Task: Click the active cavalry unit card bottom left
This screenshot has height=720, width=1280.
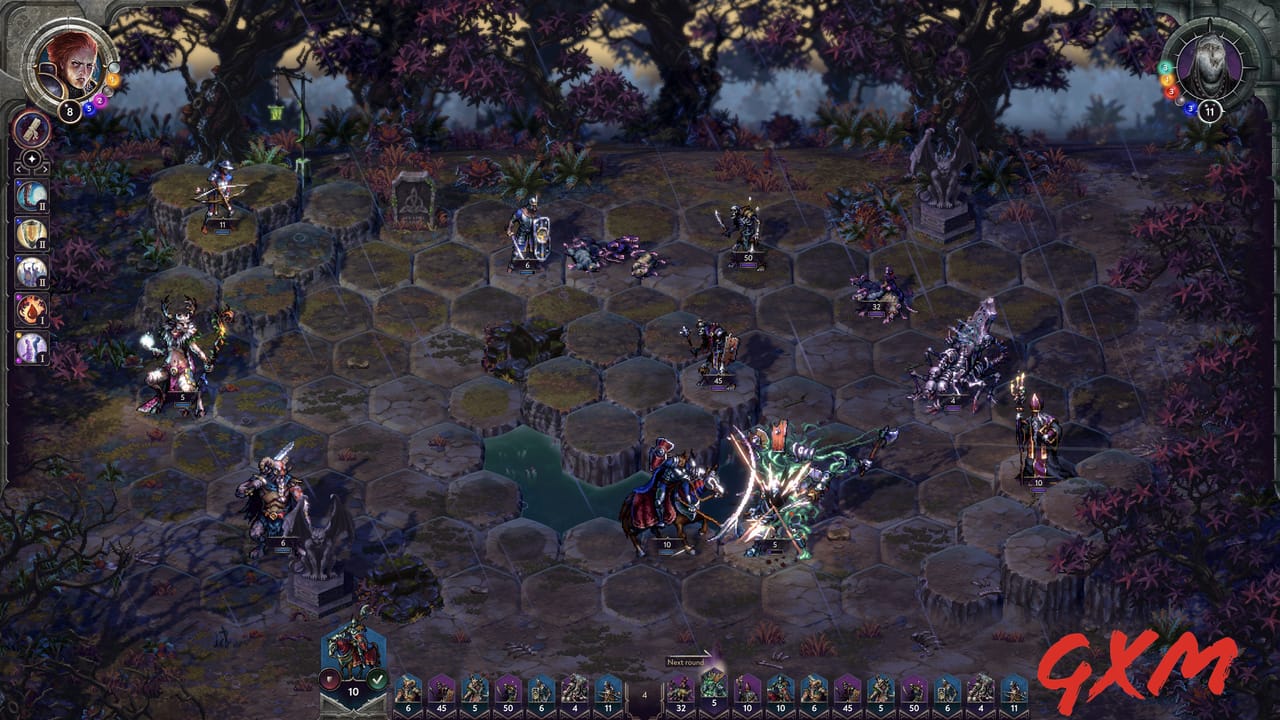Action: pos(352,647)
